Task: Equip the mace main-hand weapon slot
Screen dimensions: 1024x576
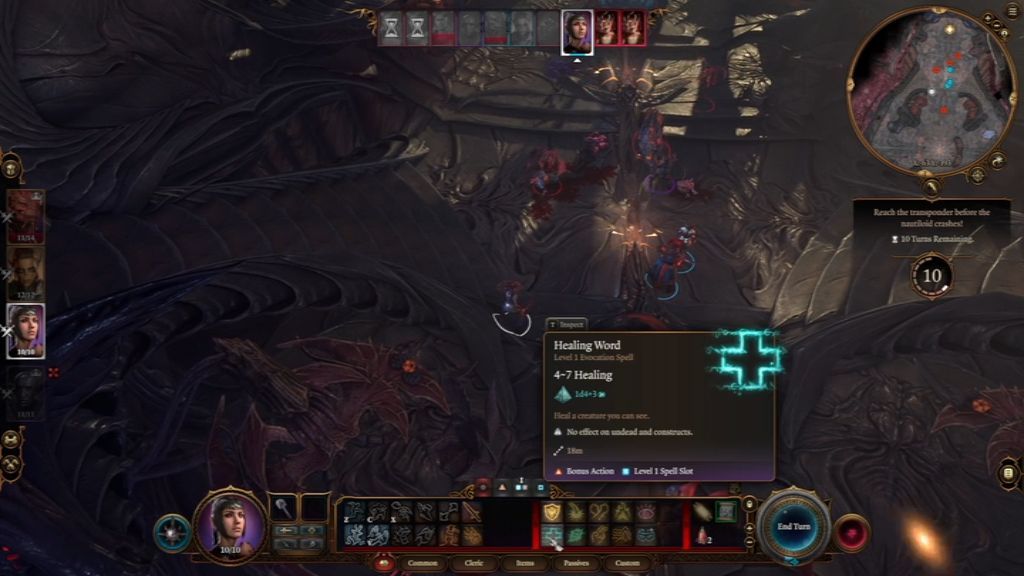Action: pos(286,508)
